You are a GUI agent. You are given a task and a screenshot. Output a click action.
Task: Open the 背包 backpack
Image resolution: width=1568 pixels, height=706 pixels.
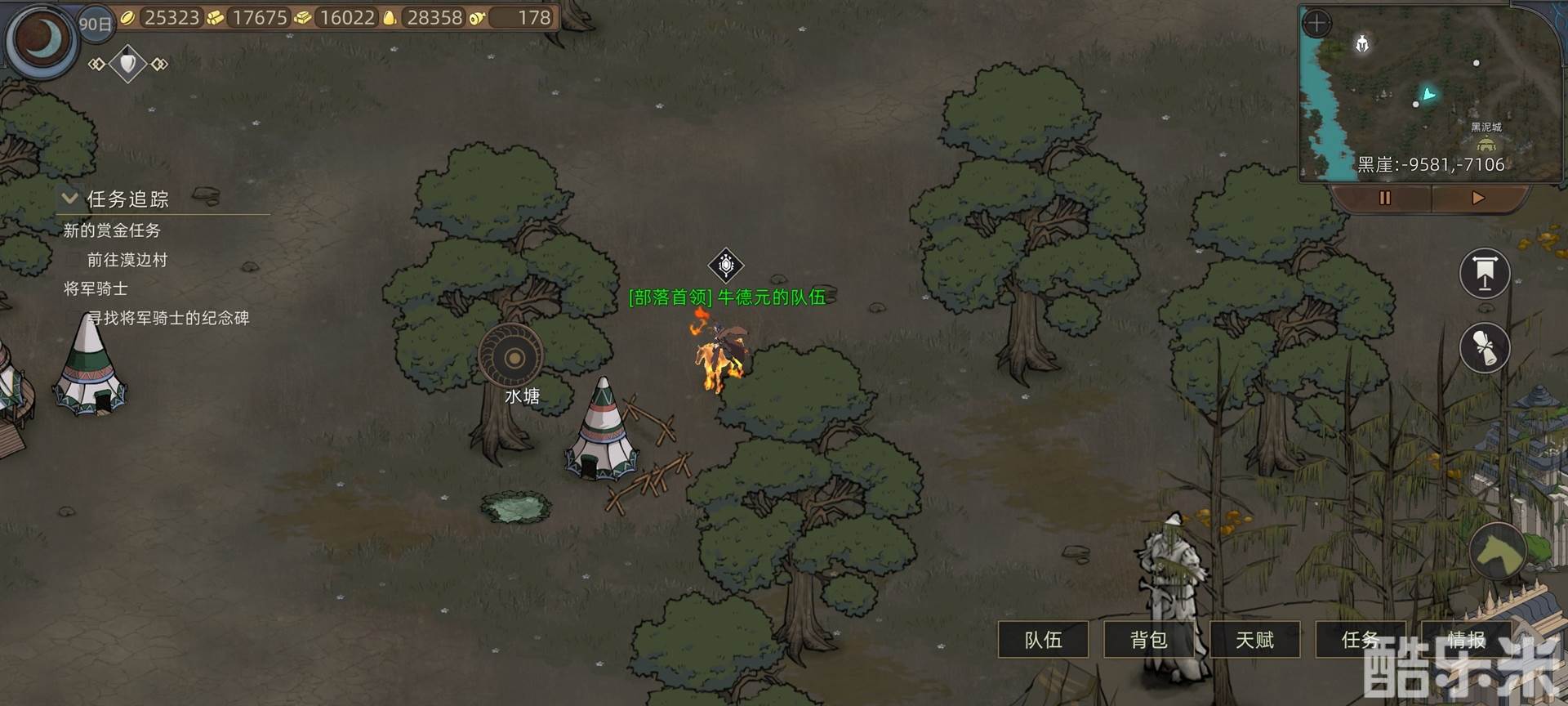(x=1148, y=640)
